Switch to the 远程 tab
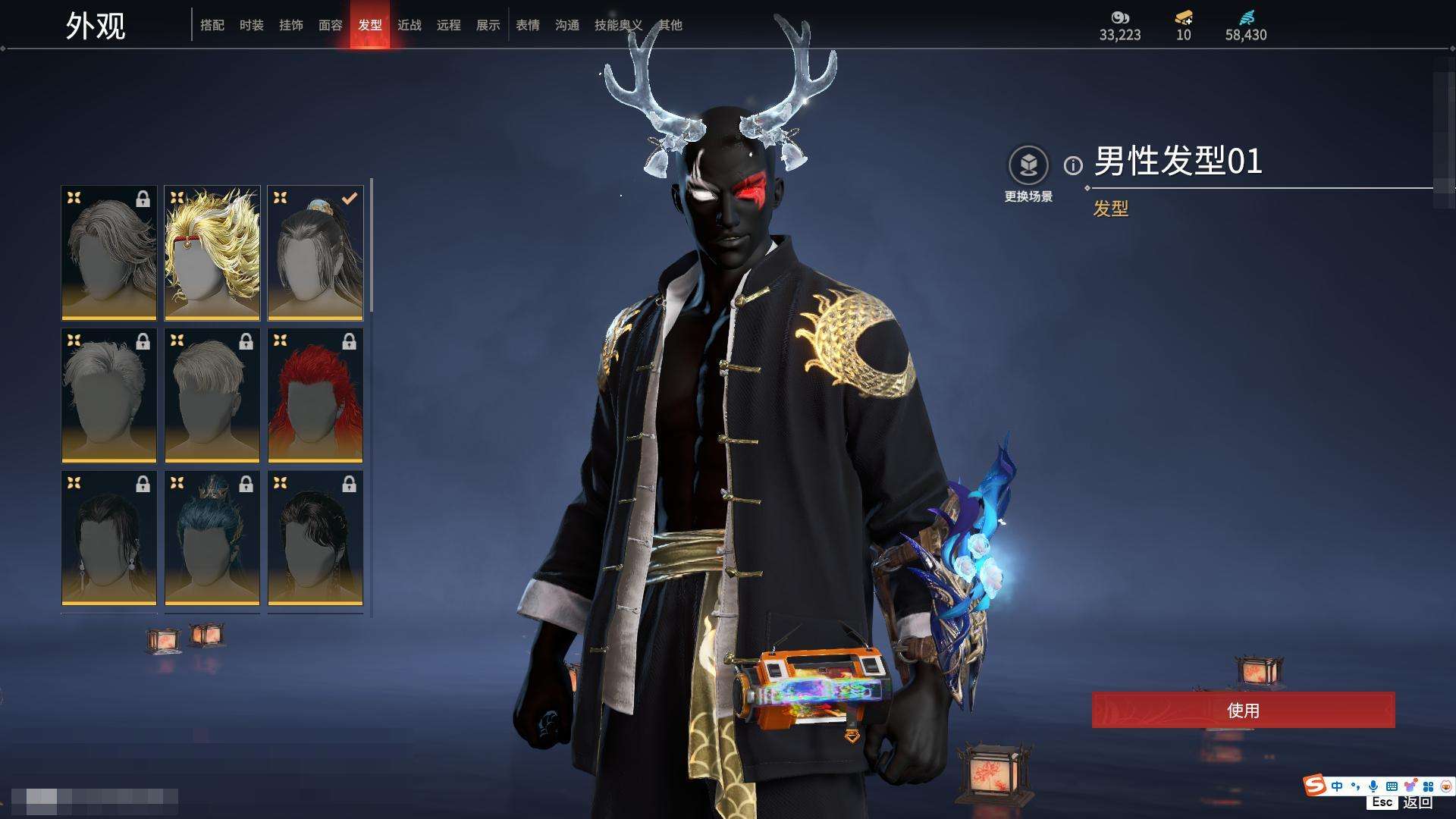1456x819 pixels. point(449,25)
